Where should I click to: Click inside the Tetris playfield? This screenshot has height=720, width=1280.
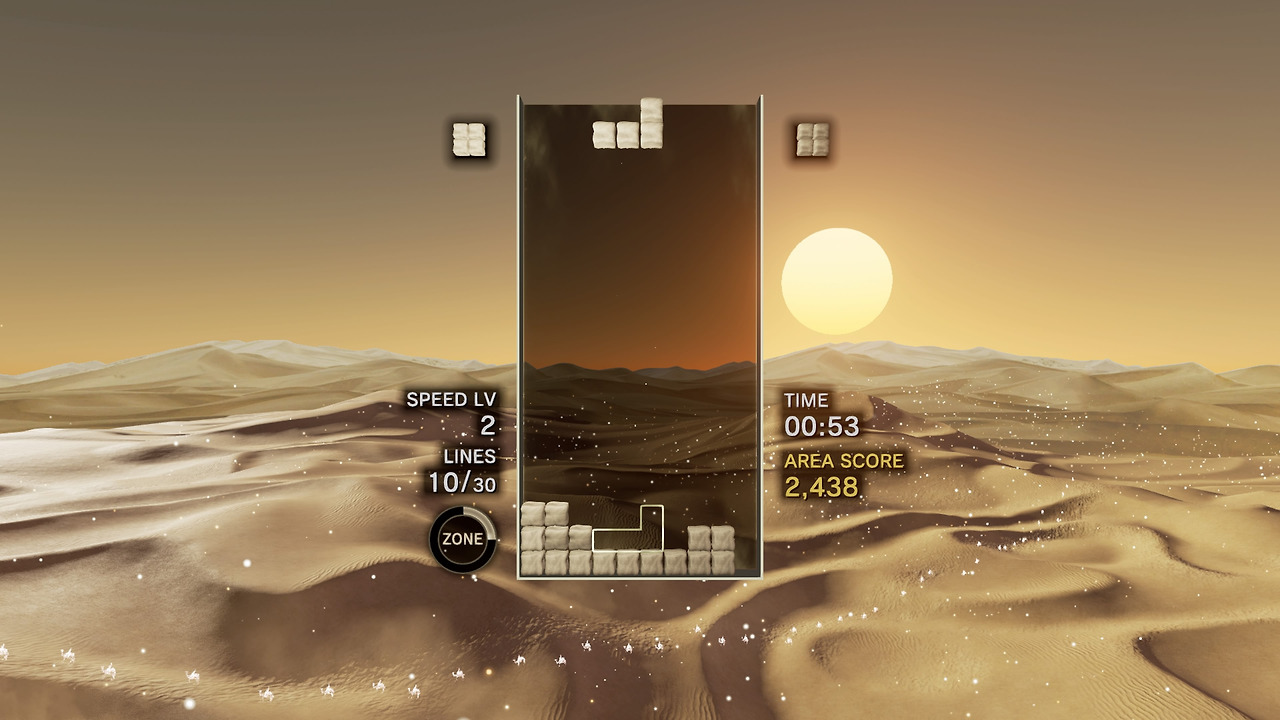coord(640,330)
